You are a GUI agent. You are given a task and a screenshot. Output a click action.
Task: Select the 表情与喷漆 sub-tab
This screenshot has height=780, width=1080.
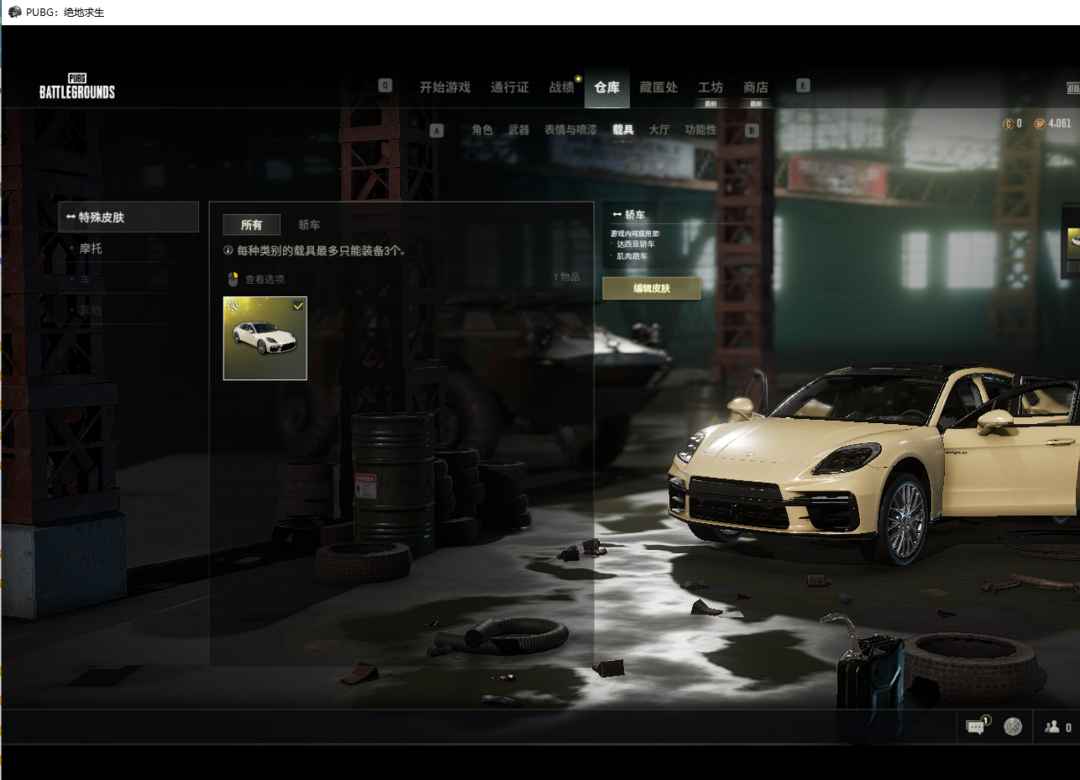[570, 130]
